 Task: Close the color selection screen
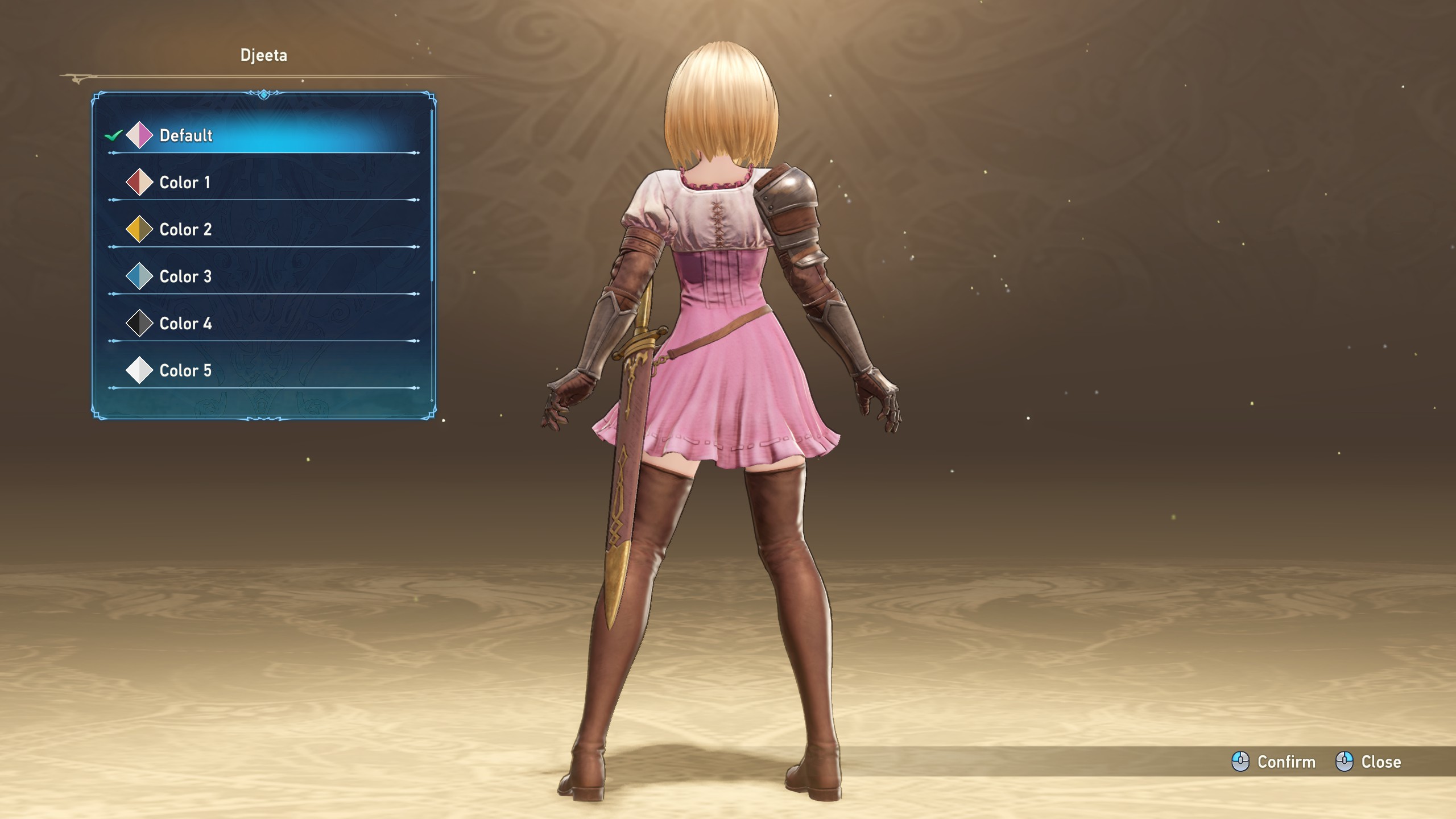[x=1368, y=762]
